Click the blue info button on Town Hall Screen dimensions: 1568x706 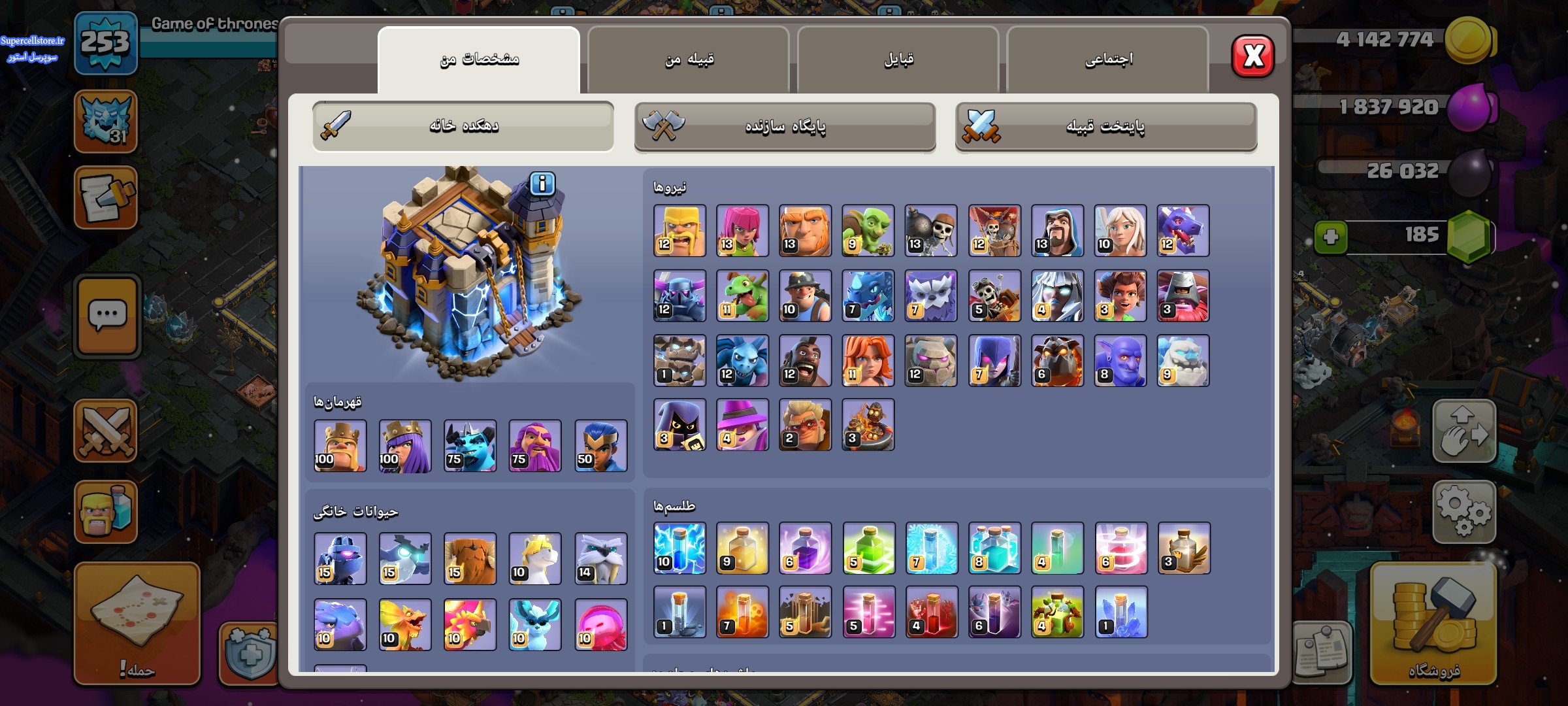pos(542,184)
